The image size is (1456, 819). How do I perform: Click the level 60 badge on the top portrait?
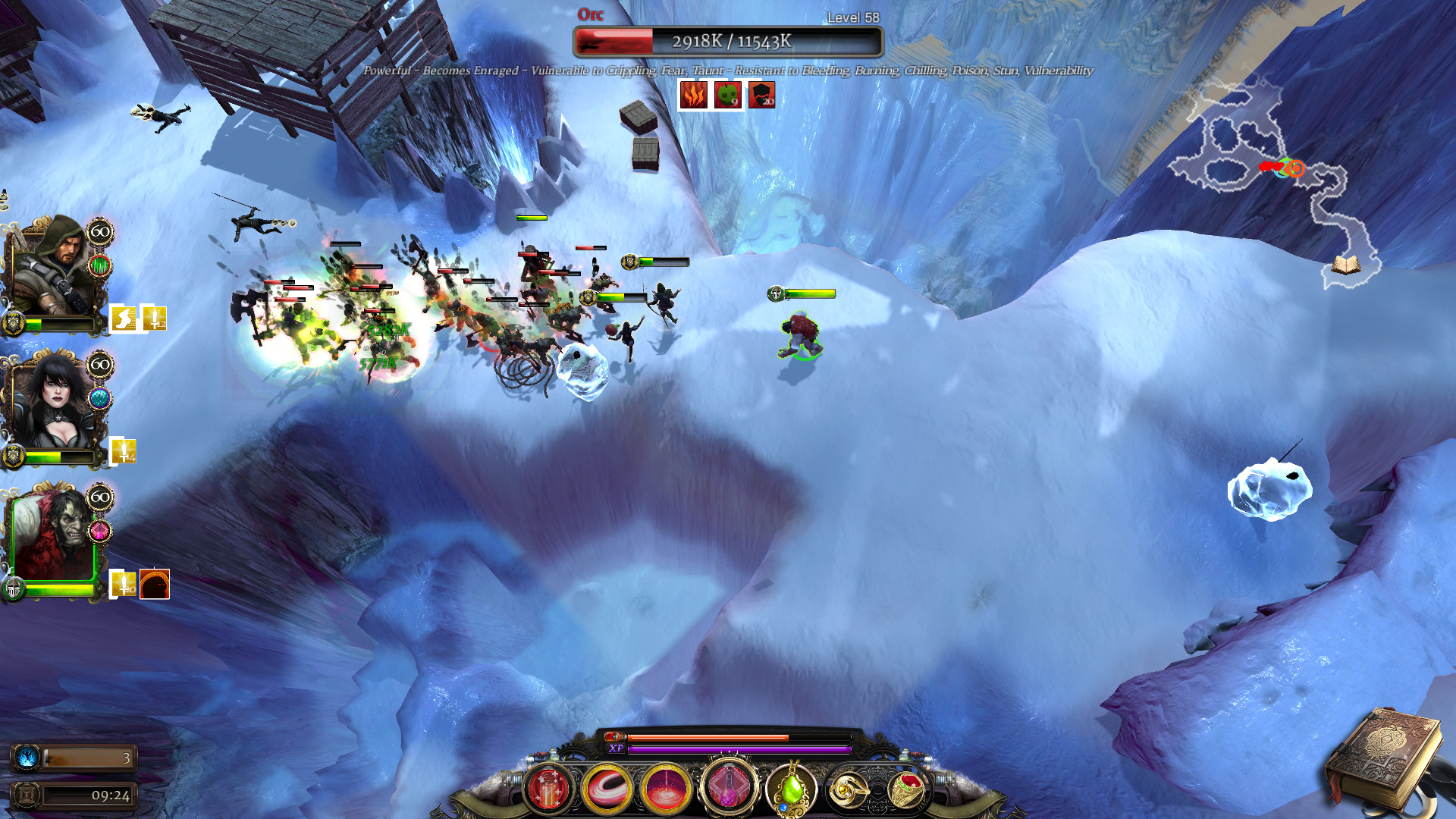99,233
